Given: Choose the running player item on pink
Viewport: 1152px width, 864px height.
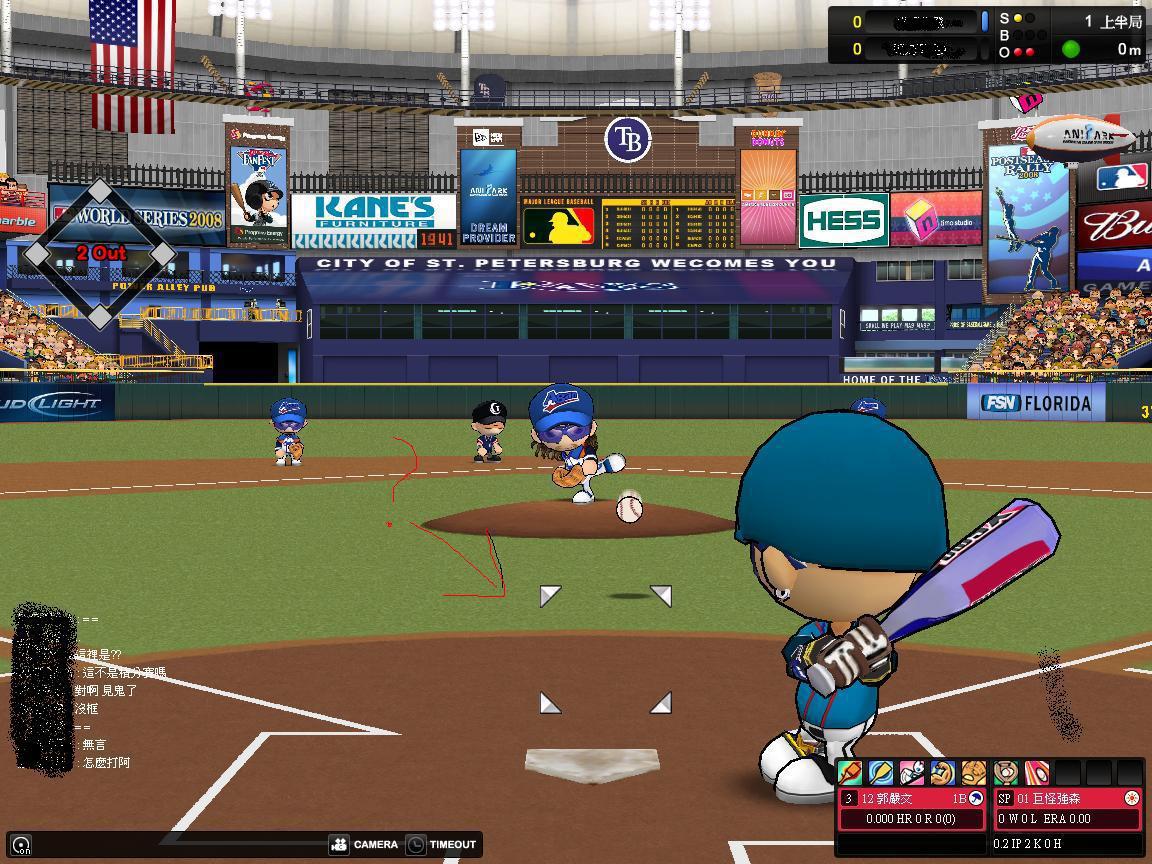Looking at the screenshot, I should point(912,773).
